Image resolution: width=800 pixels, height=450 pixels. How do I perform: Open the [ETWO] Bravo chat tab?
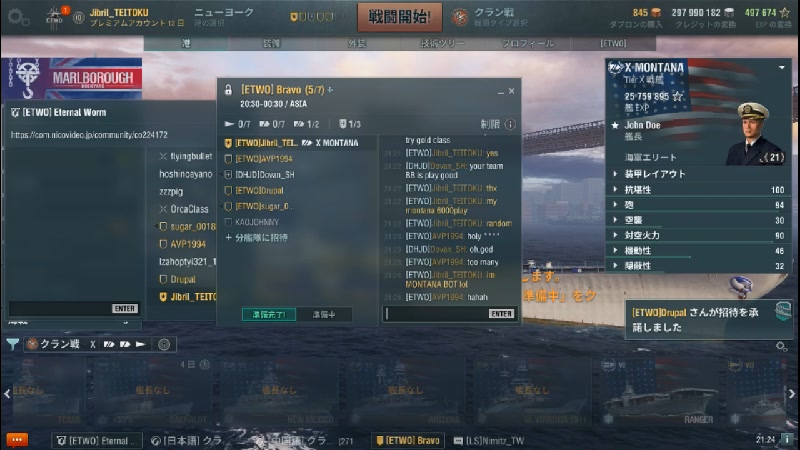coord(408,440)
